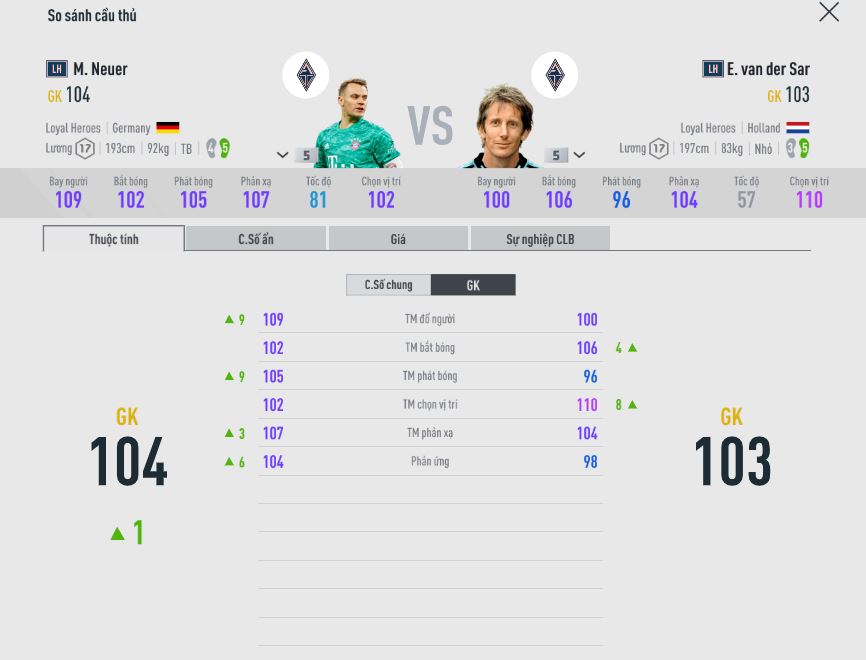The height and width of the screenshot is (660, 866).
Task: Select the club badge beside van der Sar
Action: point(554,75)
